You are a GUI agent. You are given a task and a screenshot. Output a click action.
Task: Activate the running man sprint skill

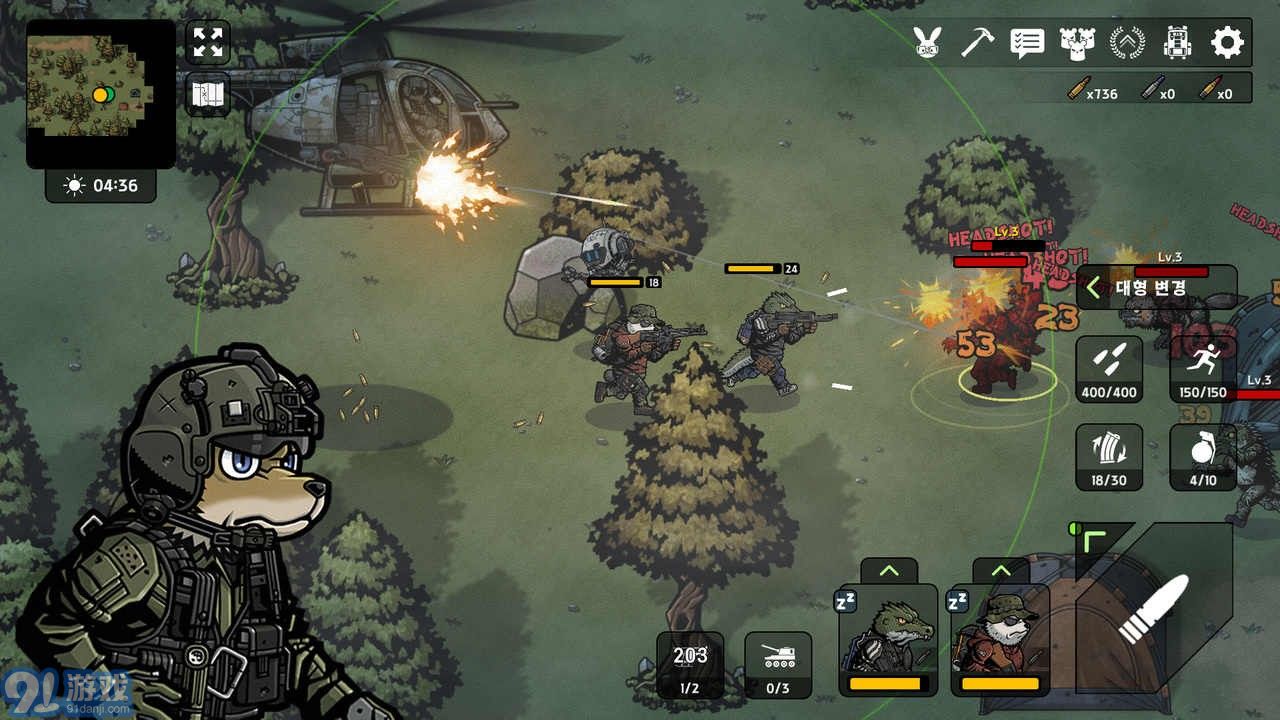coord(1203,369)
